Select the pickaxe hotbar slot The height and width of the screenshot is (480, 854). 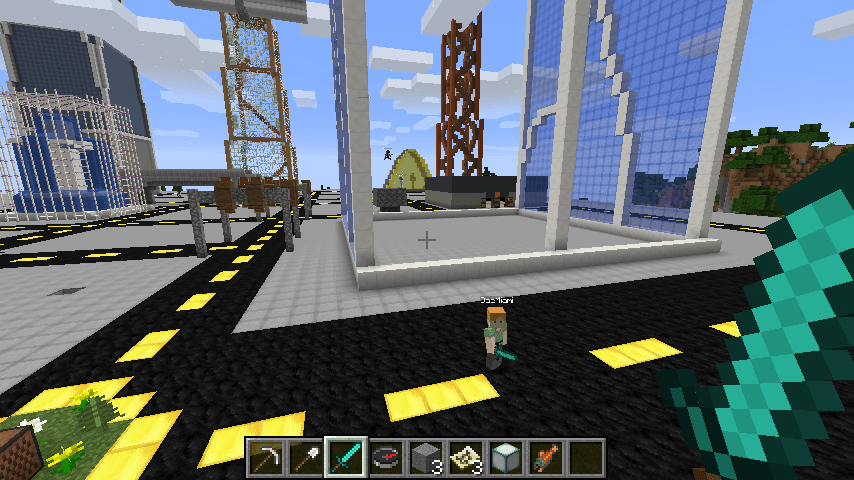(x=265, y=456)
